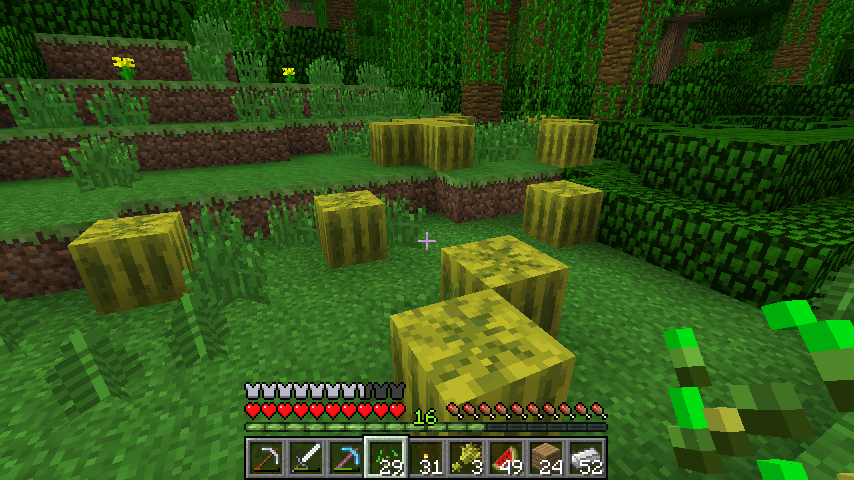This screenshot has width=854, height=480.
Task: Select the wheat slot in the hotbar
Action: [466, 458]
